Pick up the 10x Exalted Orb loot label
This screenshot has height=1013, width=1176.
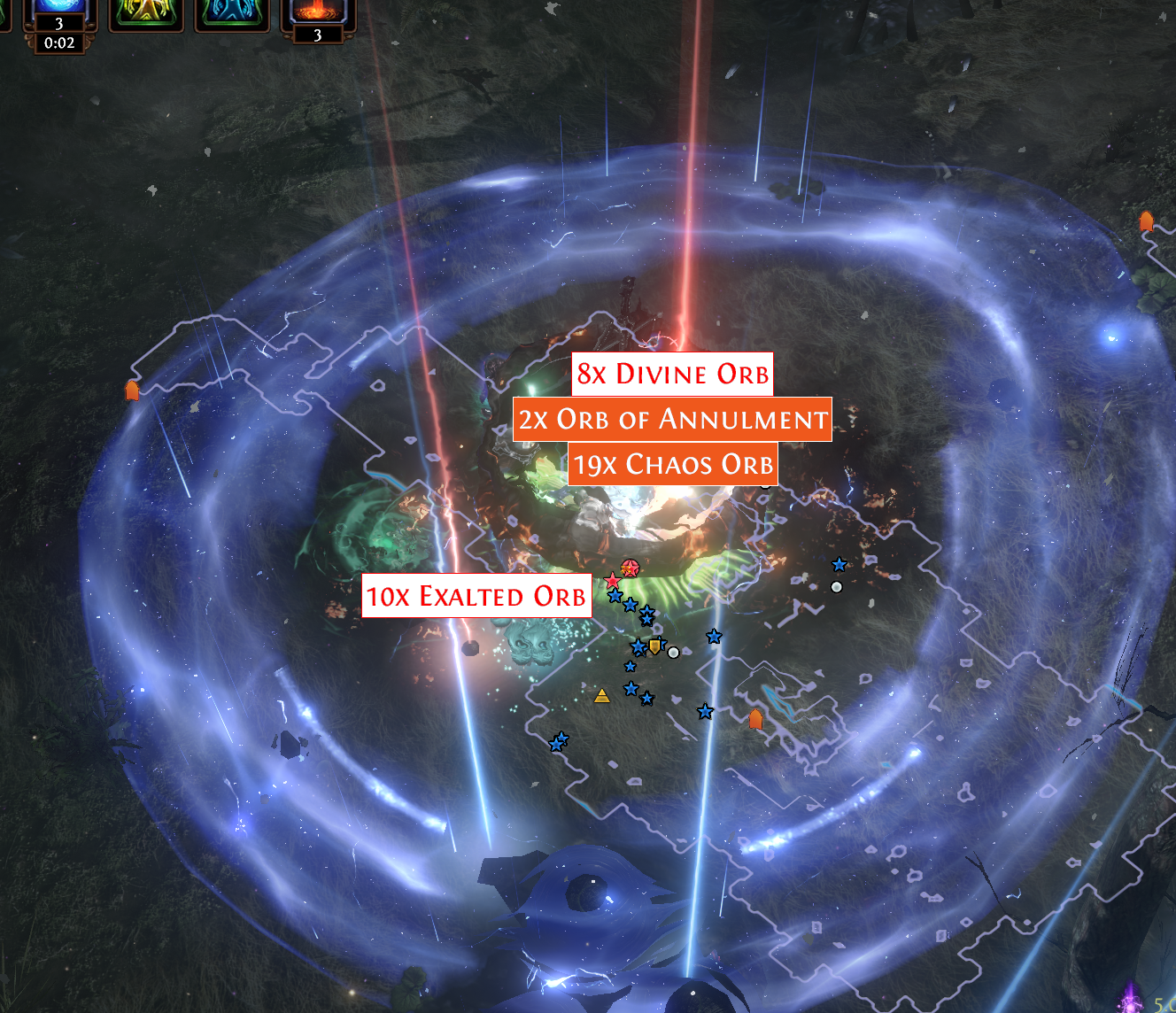(476, 596)
